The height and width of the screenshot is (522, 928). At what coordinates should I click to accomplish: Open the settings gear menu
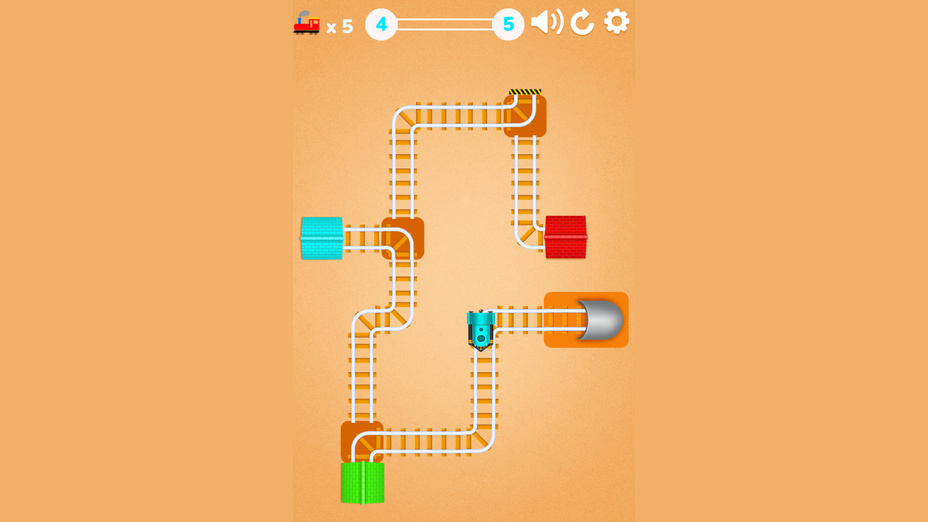[x=617, y=21]
